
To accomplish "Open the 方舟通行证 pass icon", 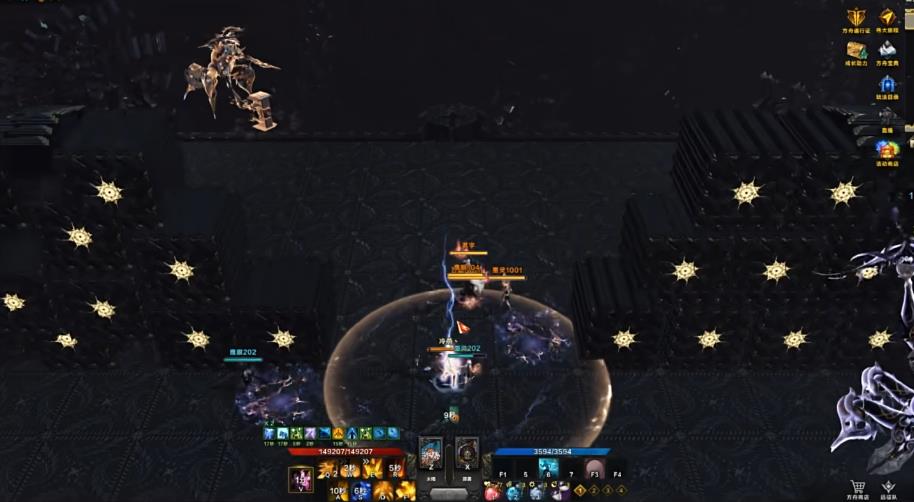I will pos(856,18).
